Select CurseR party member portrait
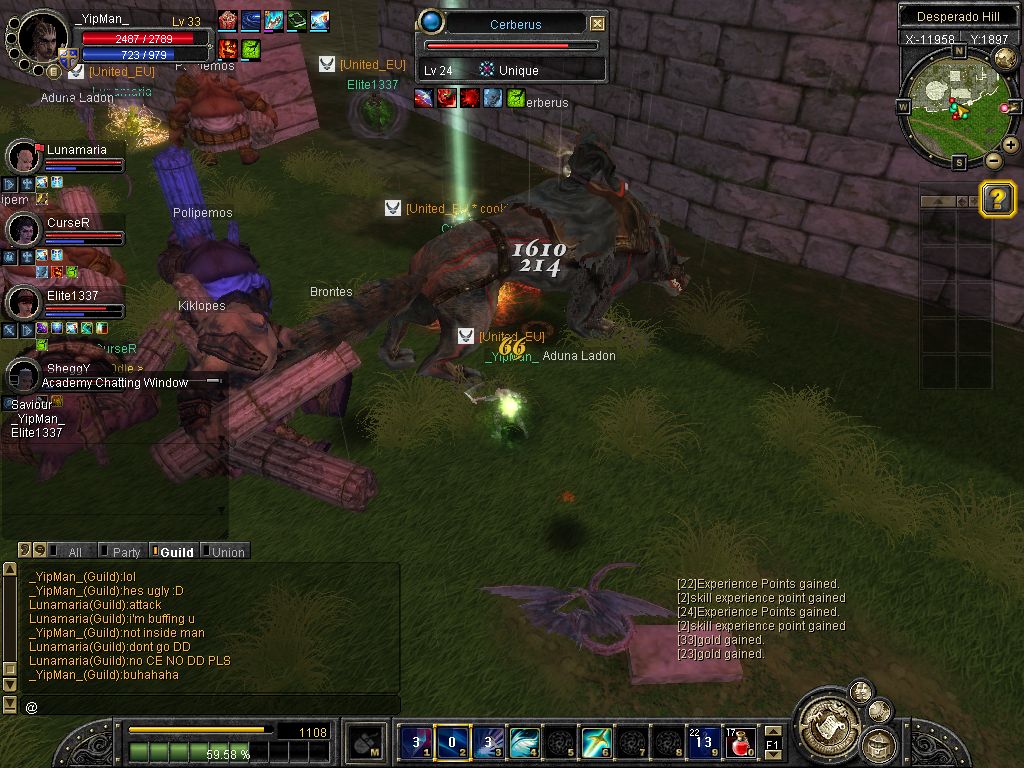 pos(23,229)
